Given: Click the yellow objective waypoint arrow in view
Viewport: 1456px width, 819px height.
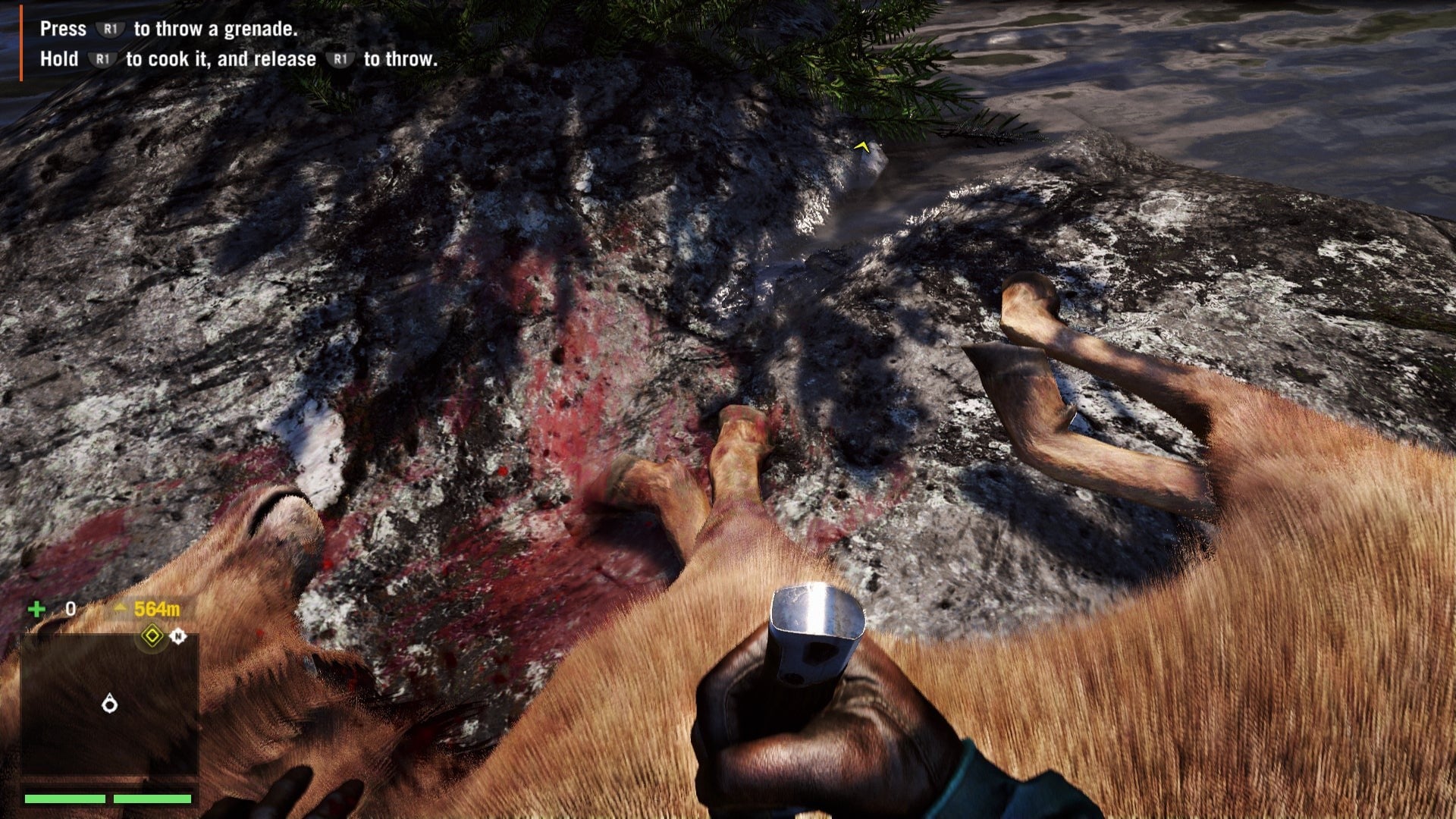Looking at the screenshot, I should point(861,146).
